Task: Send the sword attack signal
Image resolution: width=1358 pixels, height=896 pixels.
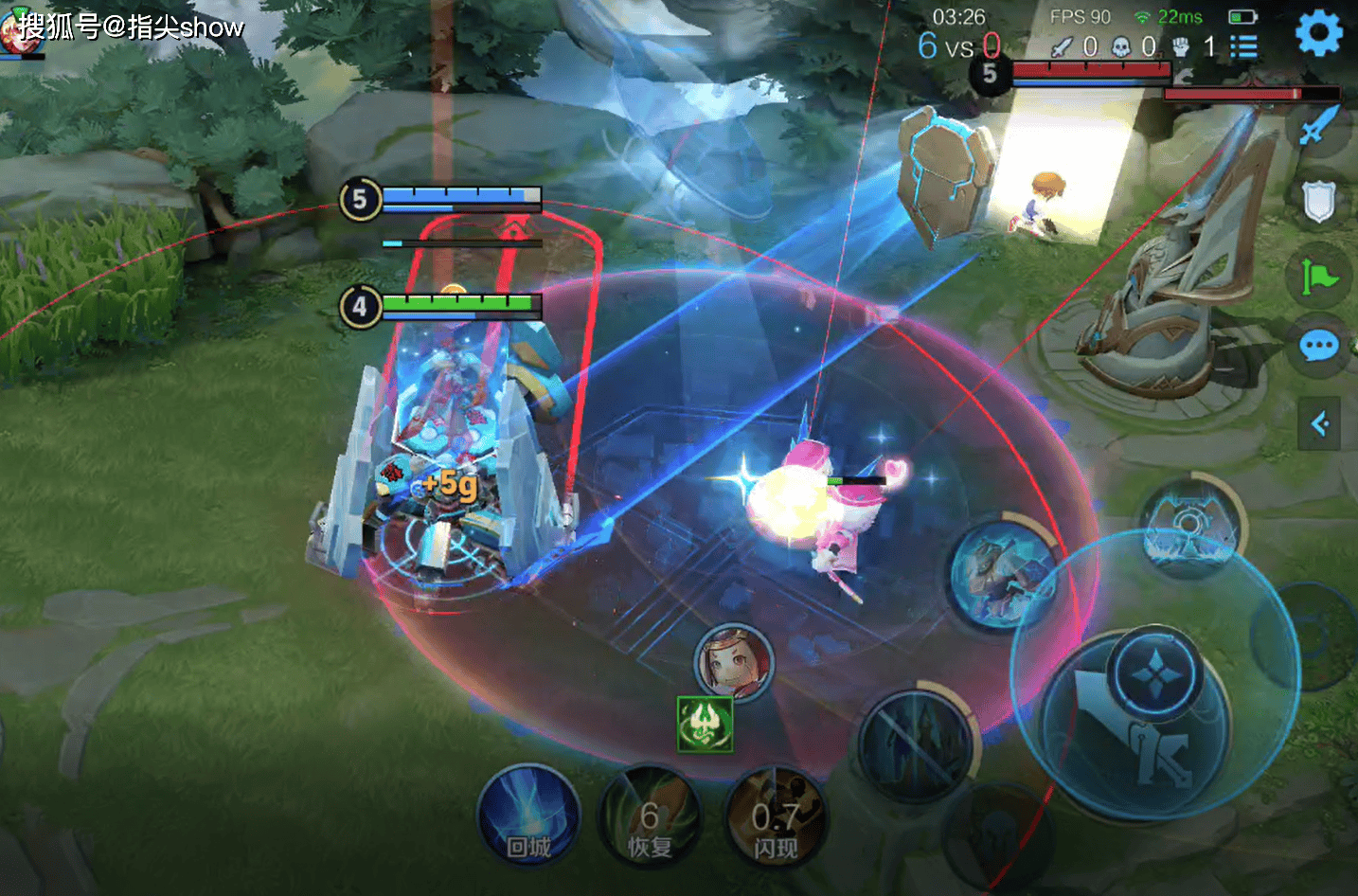Action: point(1318,126)
